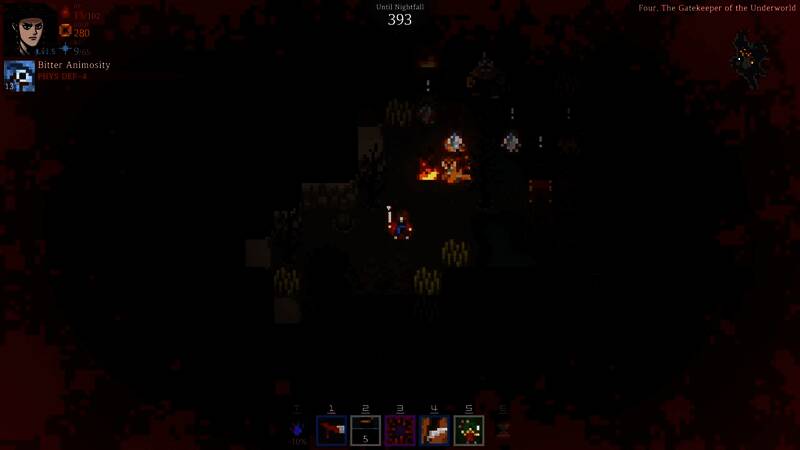Use the orange item in hotbar slot 4
800x450 pixels.
point(434,430)
